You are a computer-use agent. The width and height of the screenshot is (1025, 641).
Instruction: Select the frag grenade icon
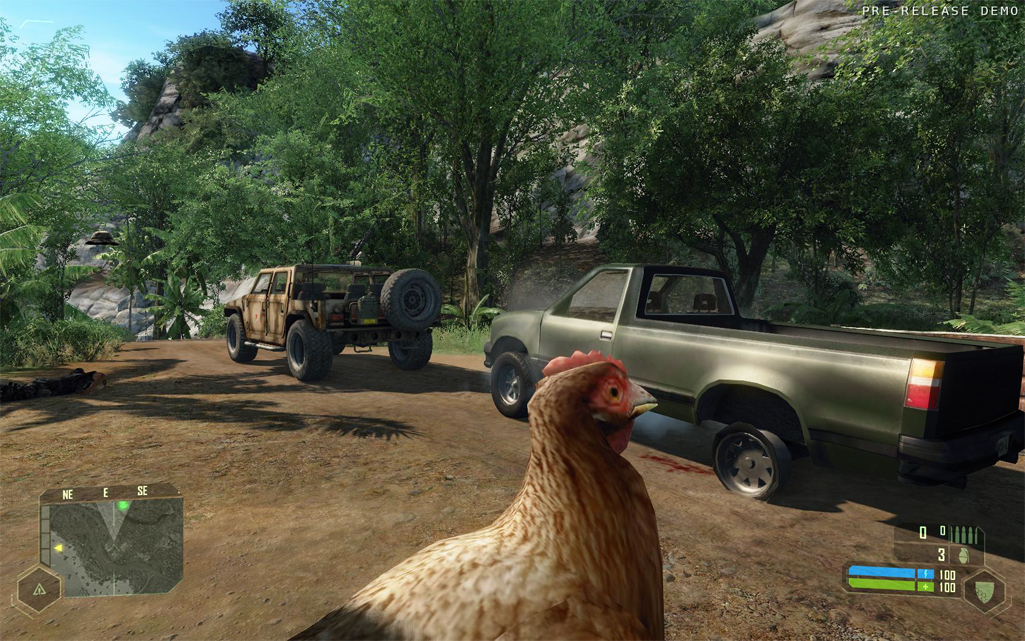(x=965, y=555)
